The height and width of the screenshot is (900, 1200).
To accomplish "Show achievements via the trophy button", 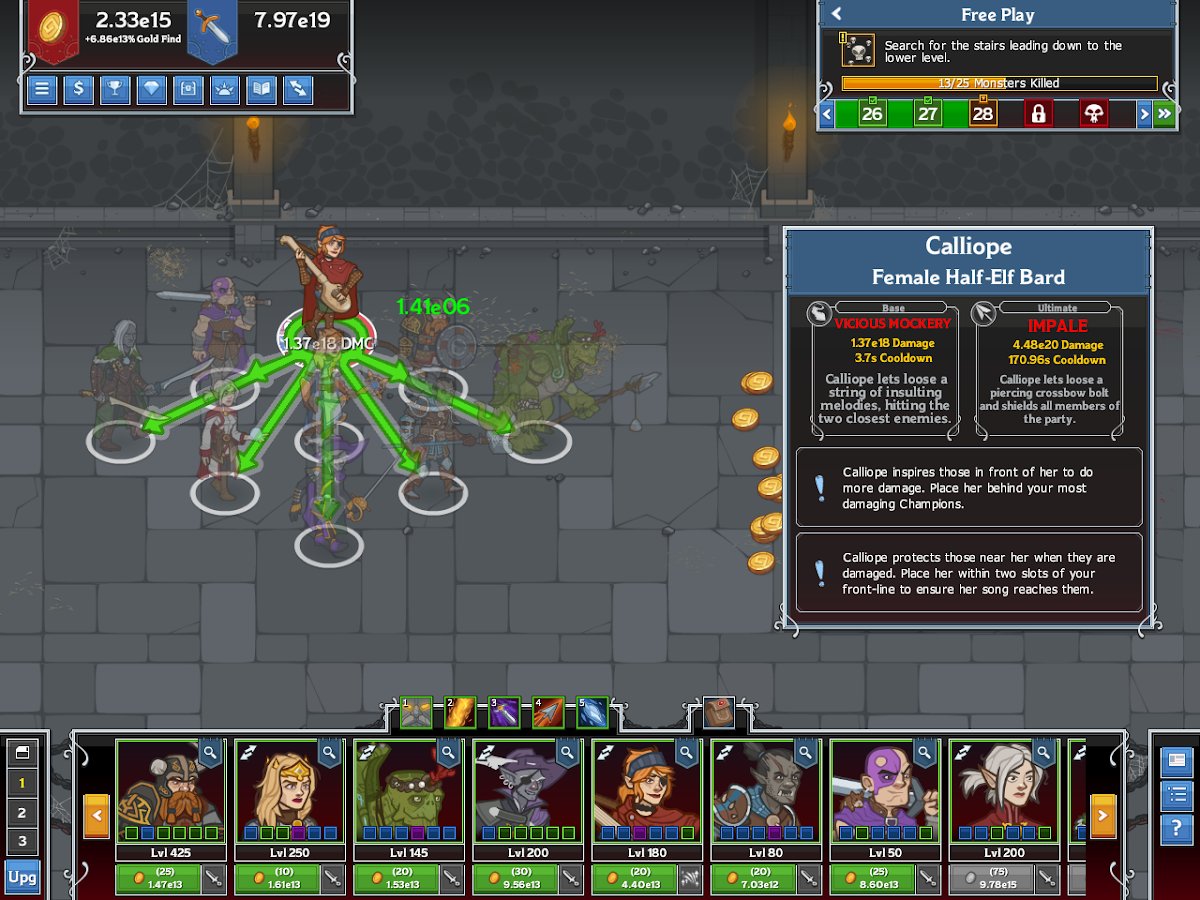I will [x=115, y=90].
